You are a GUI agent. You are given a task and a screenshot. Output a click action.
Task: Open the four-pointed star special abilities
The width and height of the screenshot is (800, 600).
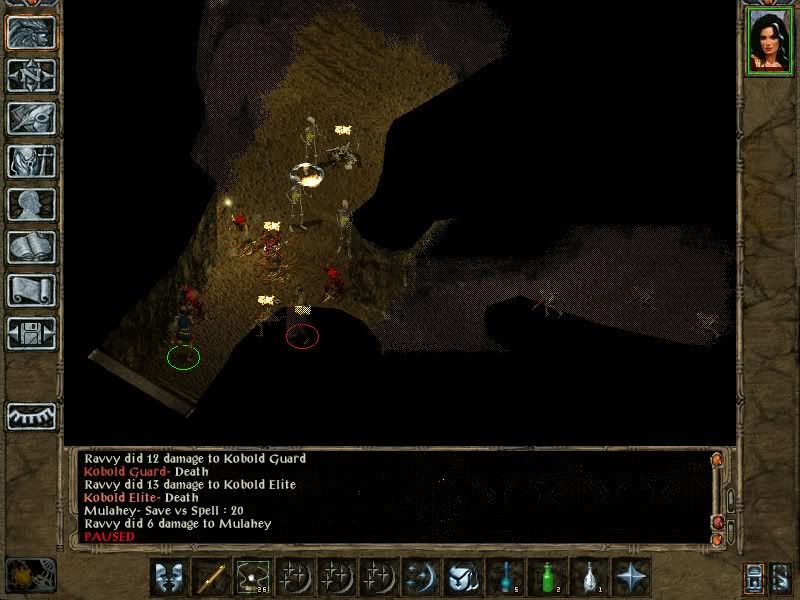click(631, 577)
